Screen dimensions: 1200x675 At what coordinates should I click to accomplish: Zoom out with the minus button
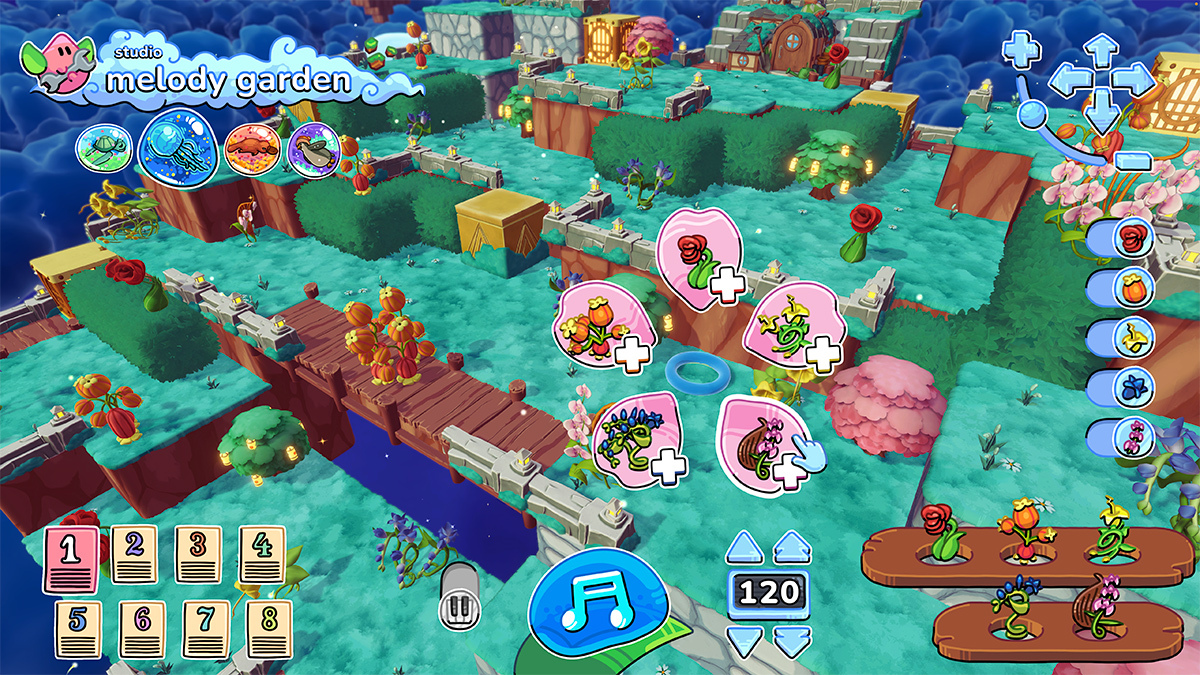1132,161
